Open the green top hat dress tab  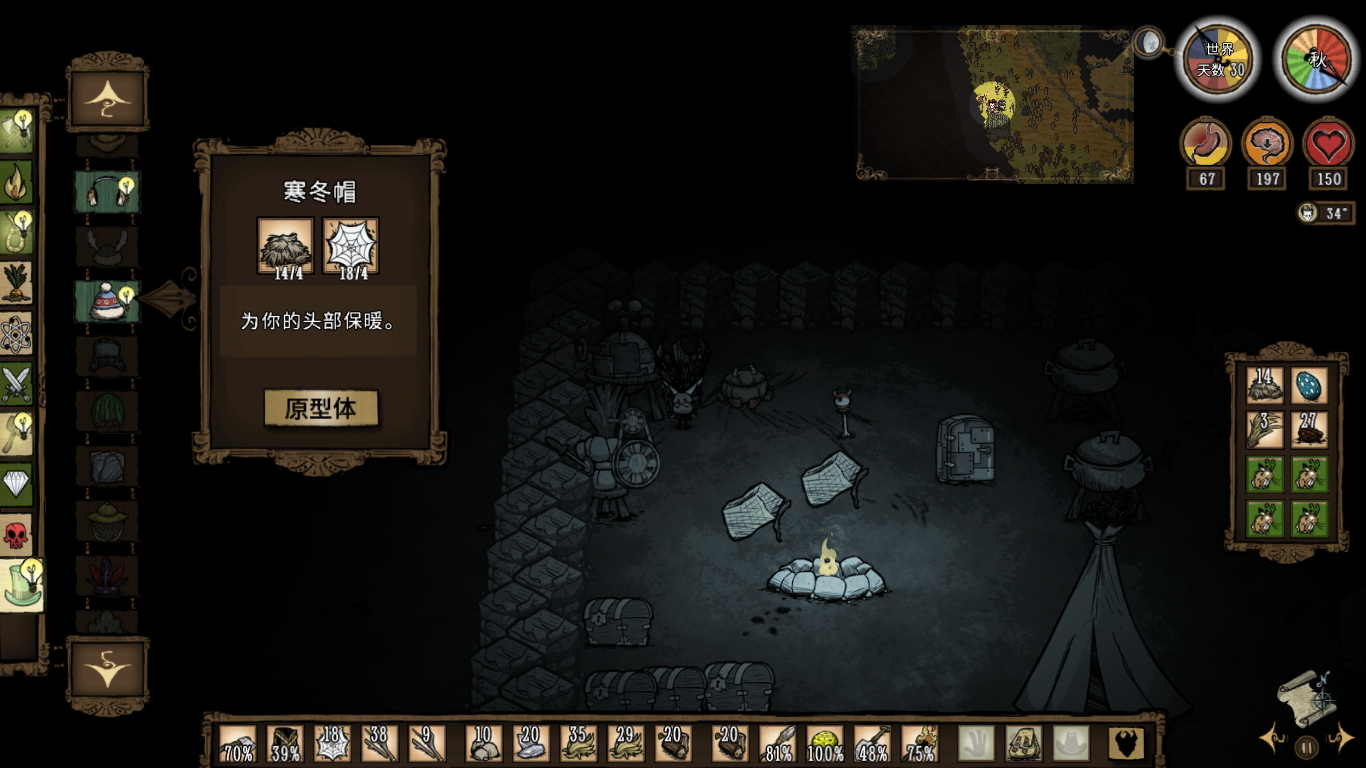pyautogui.click(x=18, y=587)
